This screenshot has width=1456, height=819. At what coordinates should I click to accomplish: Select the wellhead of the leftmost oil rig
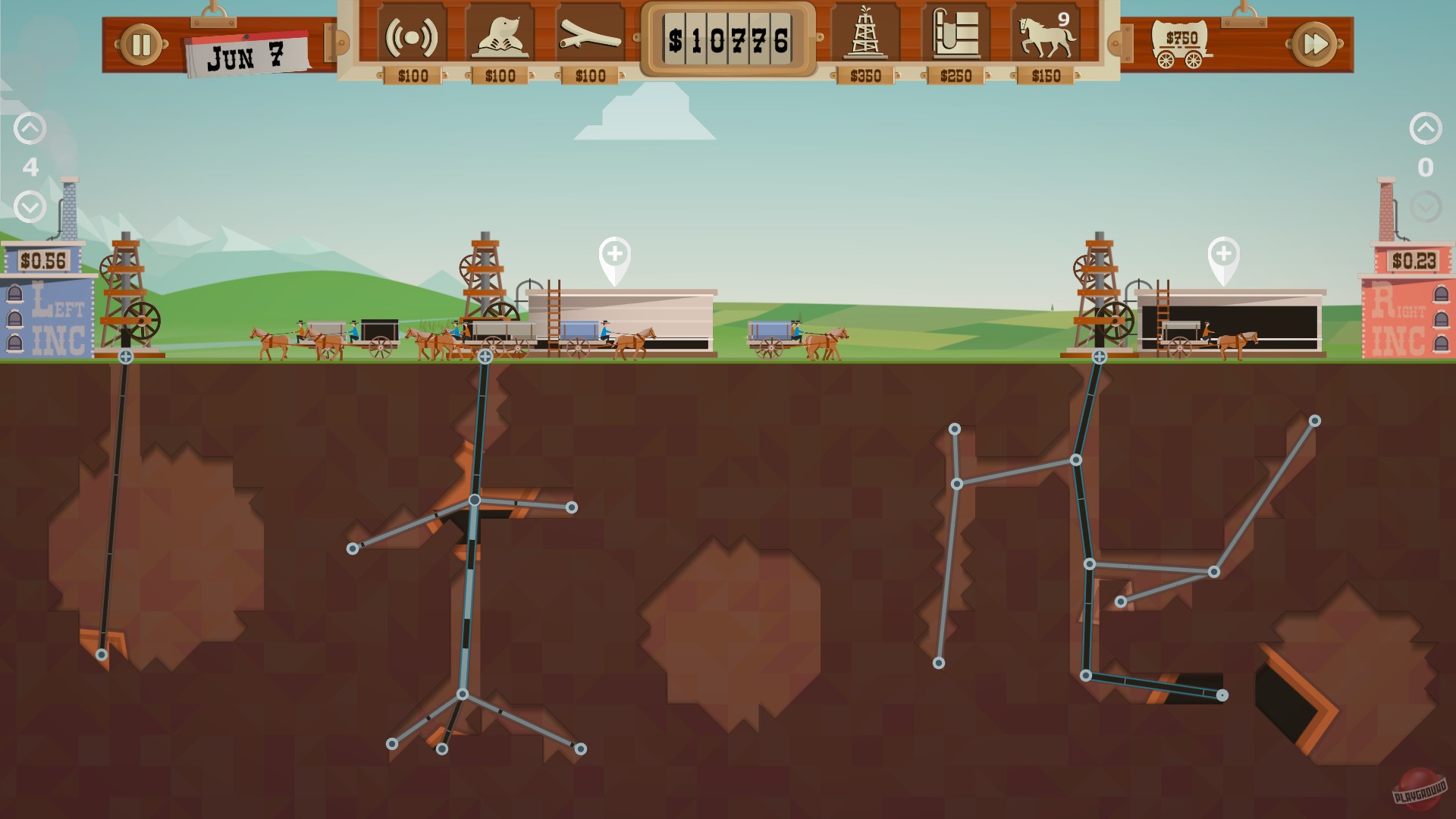coord(124,355)
